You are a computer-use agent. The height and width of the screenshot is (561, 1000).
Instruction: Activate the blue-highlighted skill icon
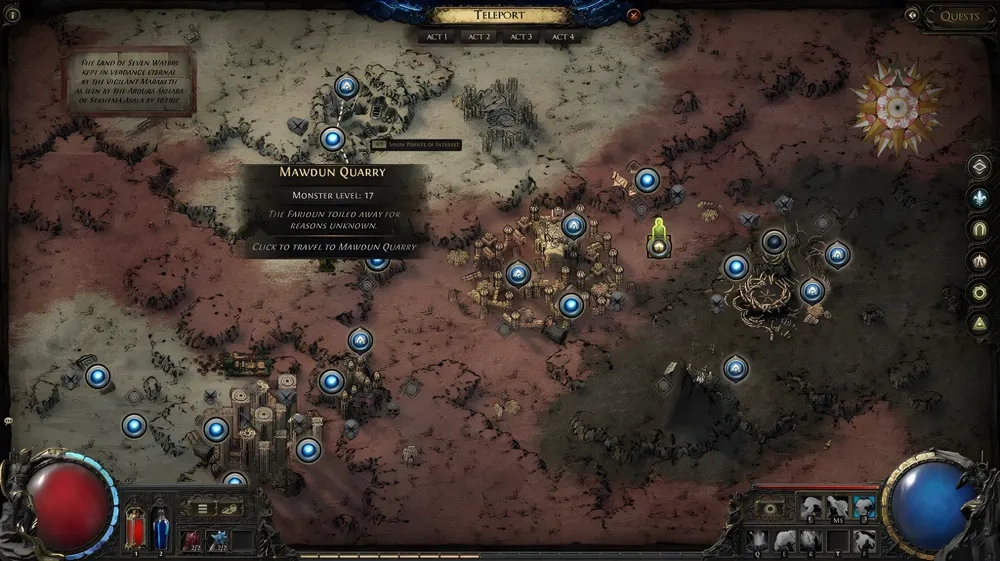coord(864,508)
